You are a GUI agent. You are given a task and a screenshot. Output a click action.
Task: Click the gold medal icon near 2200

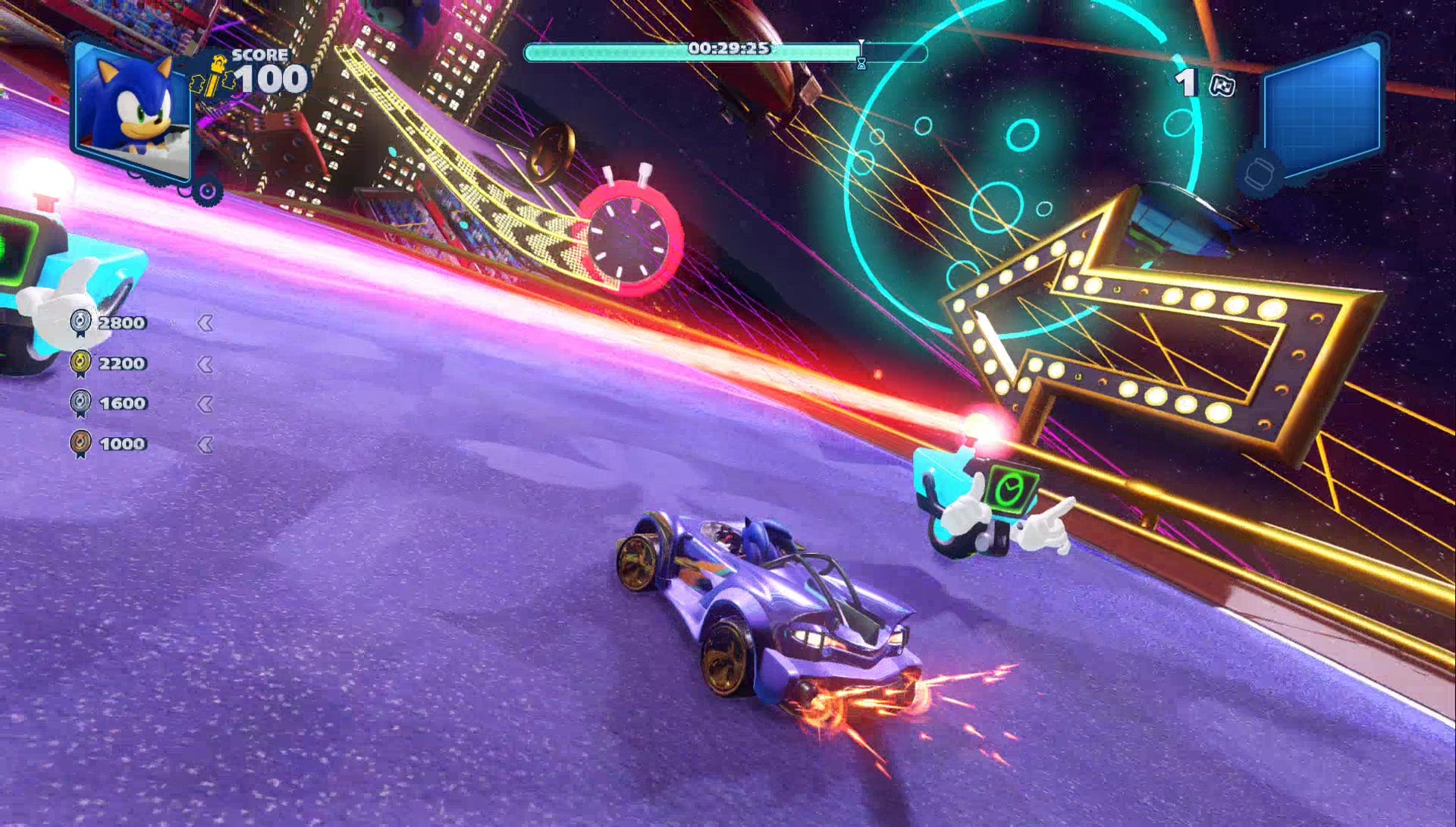(x=80, y=362)
